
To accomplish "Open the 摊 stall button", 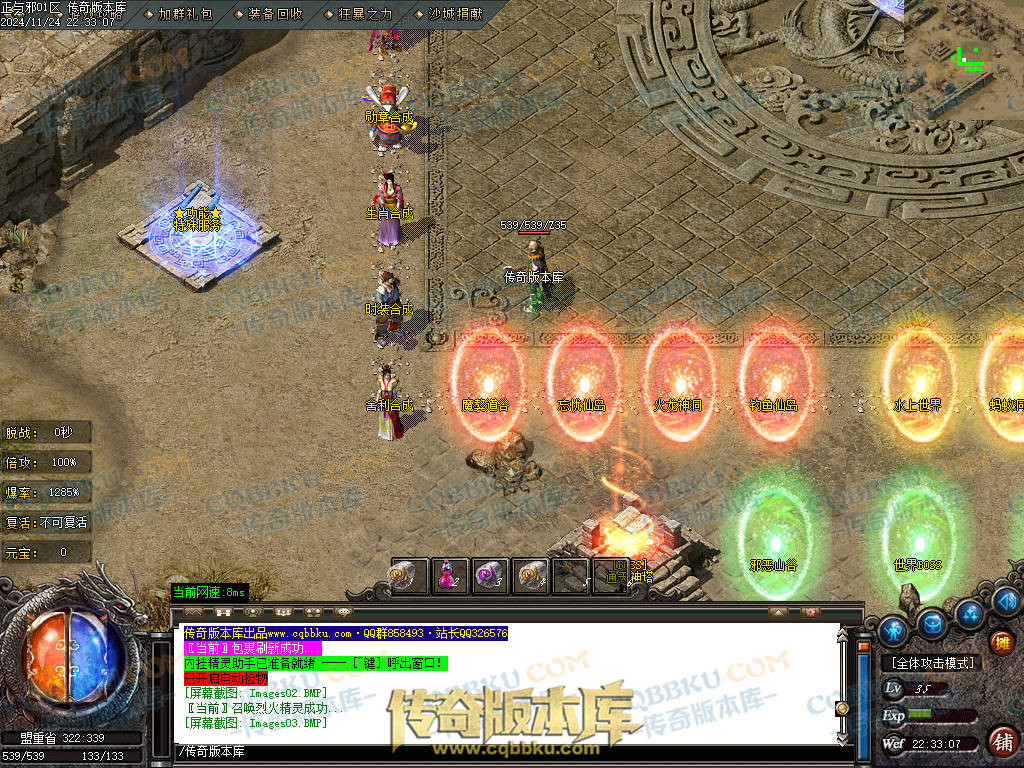I will coord(1001,643).
